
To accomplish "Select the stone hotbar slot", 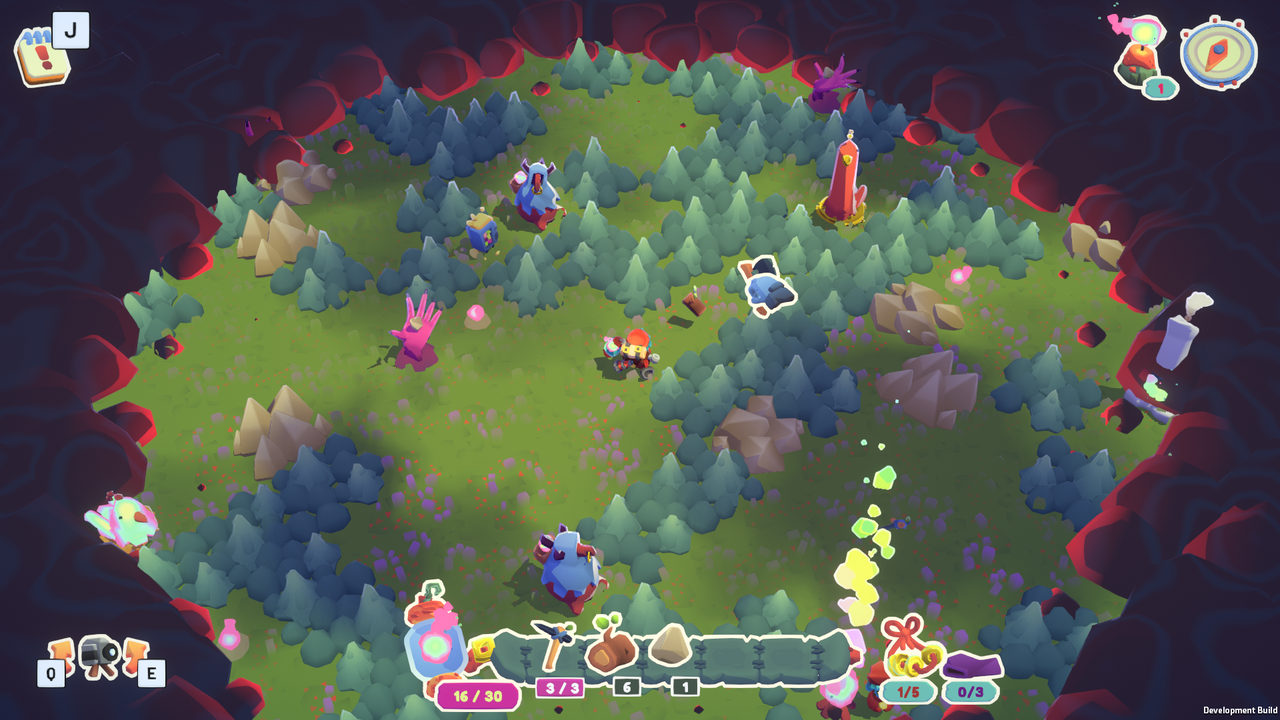I will point(672,645).
